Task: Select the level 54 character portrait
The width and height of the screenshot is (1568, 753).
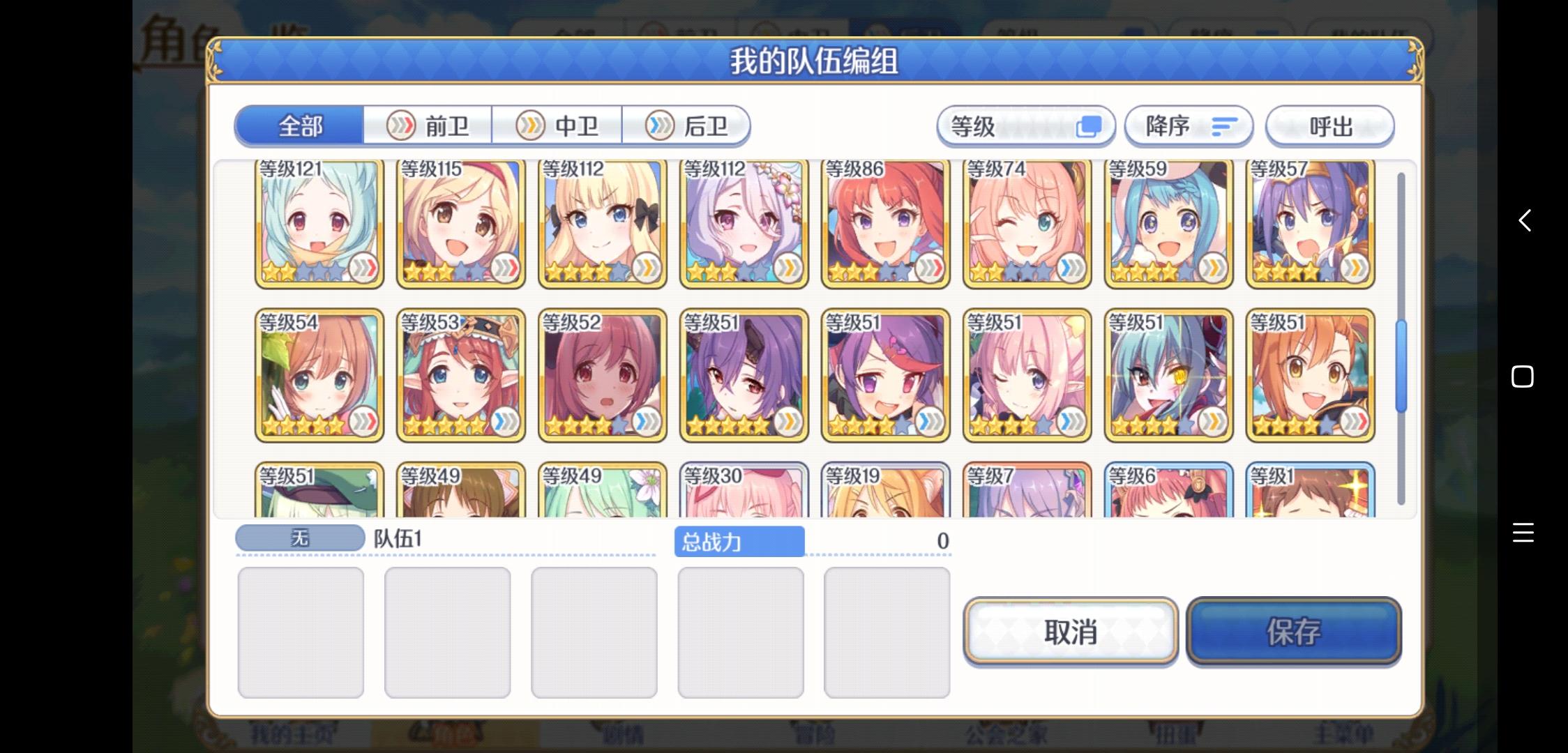Action: 317,374
